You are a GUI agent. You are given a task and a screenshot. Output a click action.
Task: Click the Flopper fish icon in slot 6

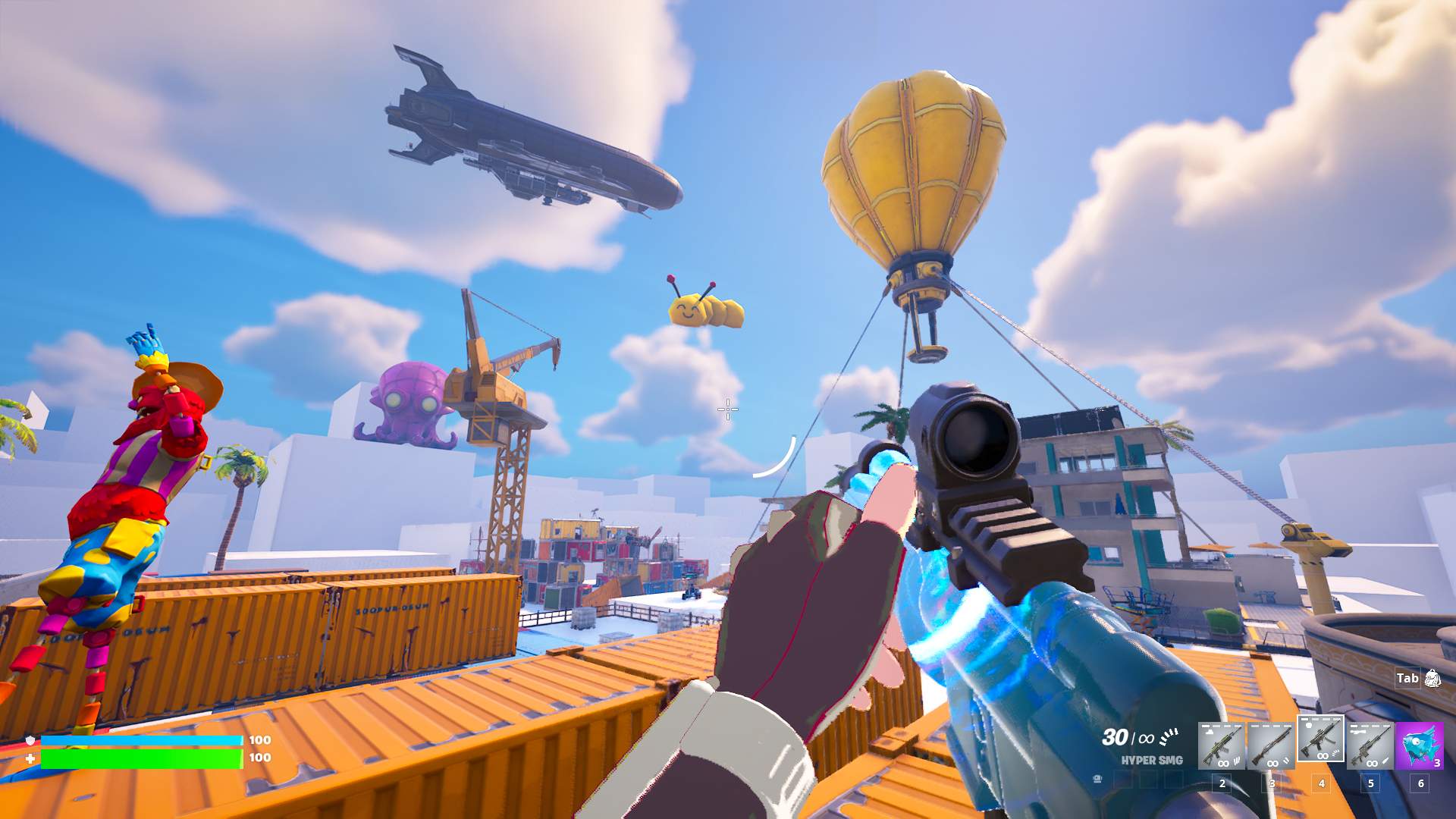point(1418,746)
